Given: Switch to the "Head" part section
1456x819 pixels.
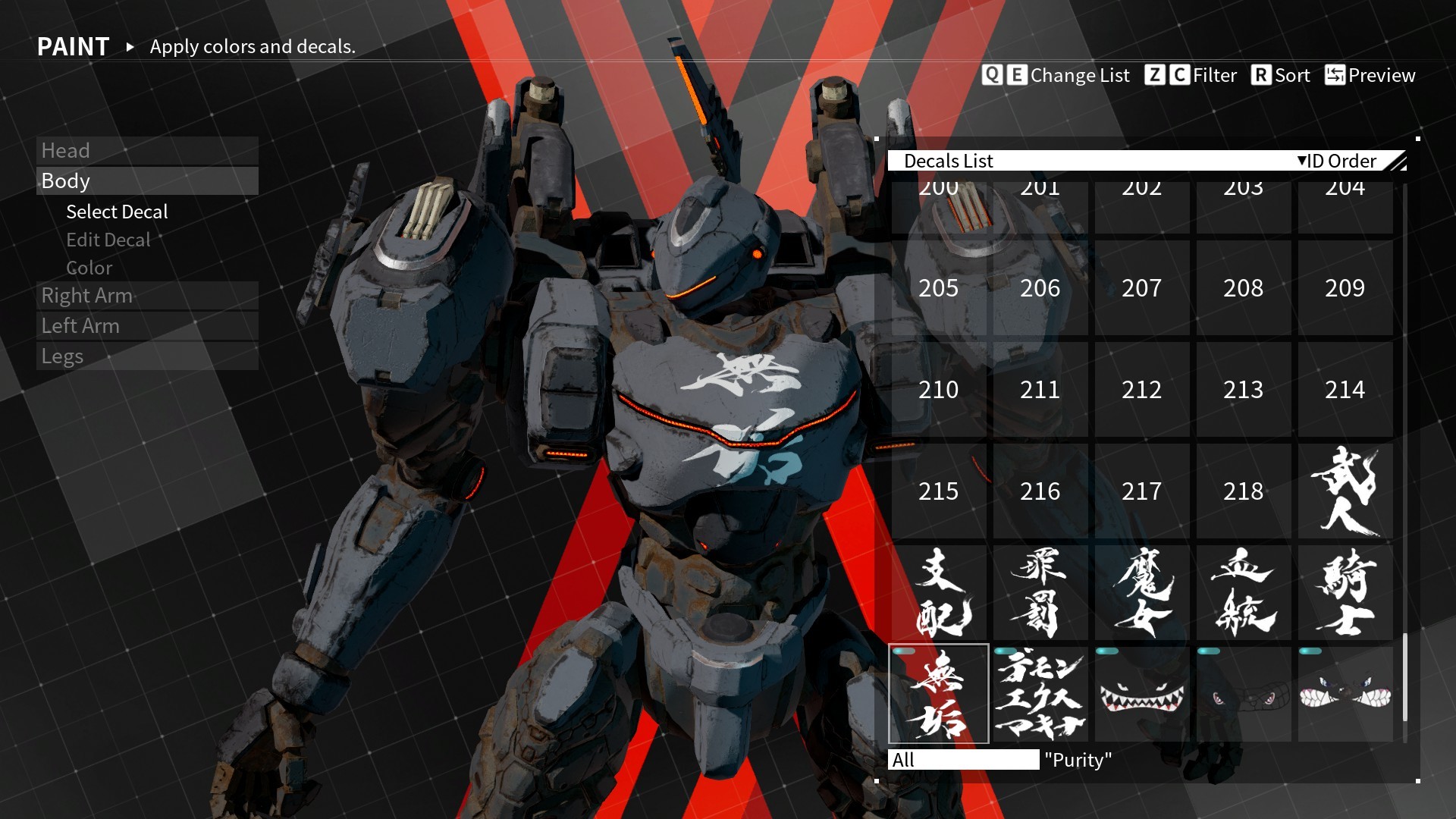Looking at the screenshot, I should 67,150.
